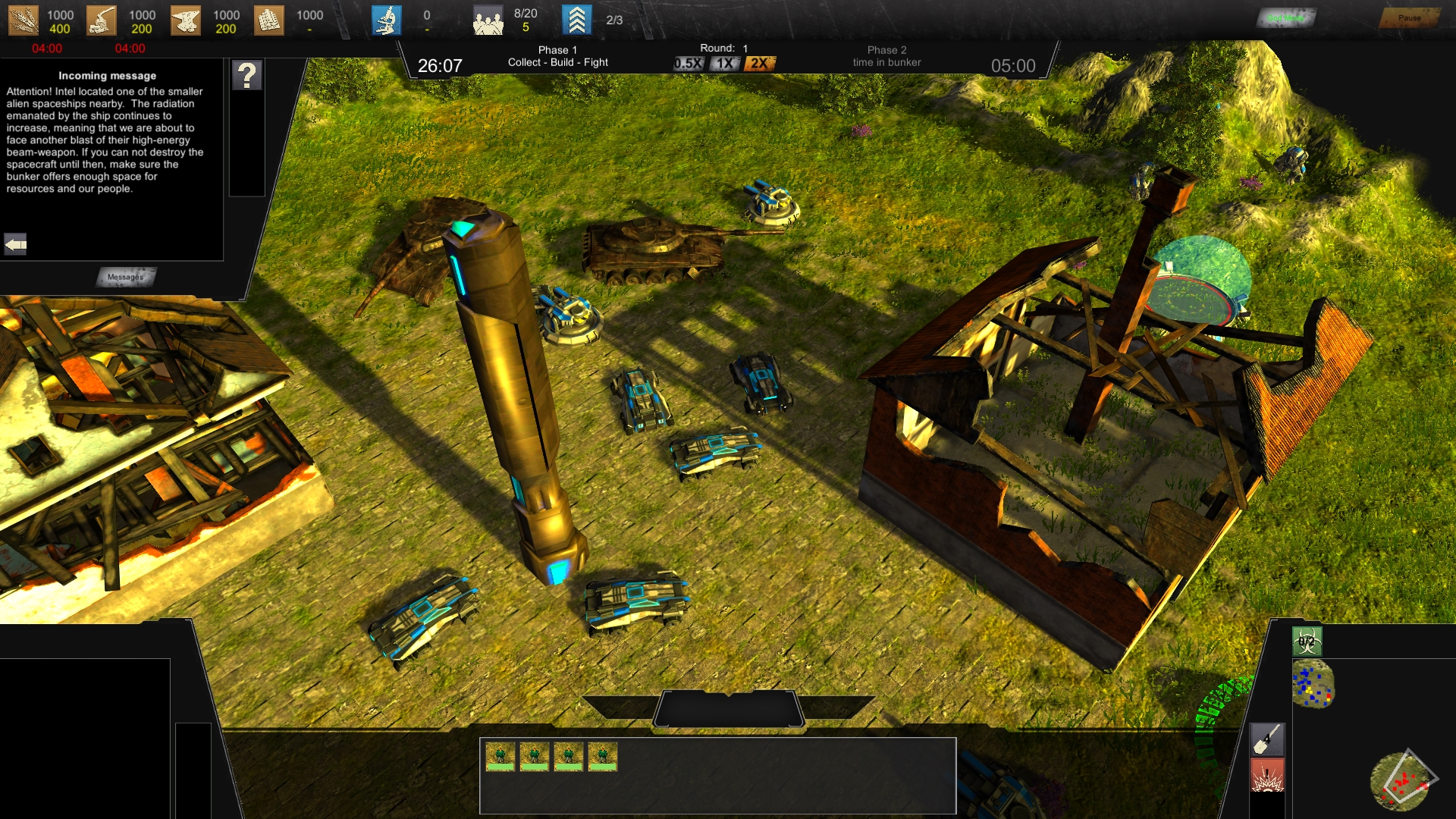This screenshot has height=819, width=1456.
Task: Toggle the God Mode button
Action: (x=1286, y=17)
